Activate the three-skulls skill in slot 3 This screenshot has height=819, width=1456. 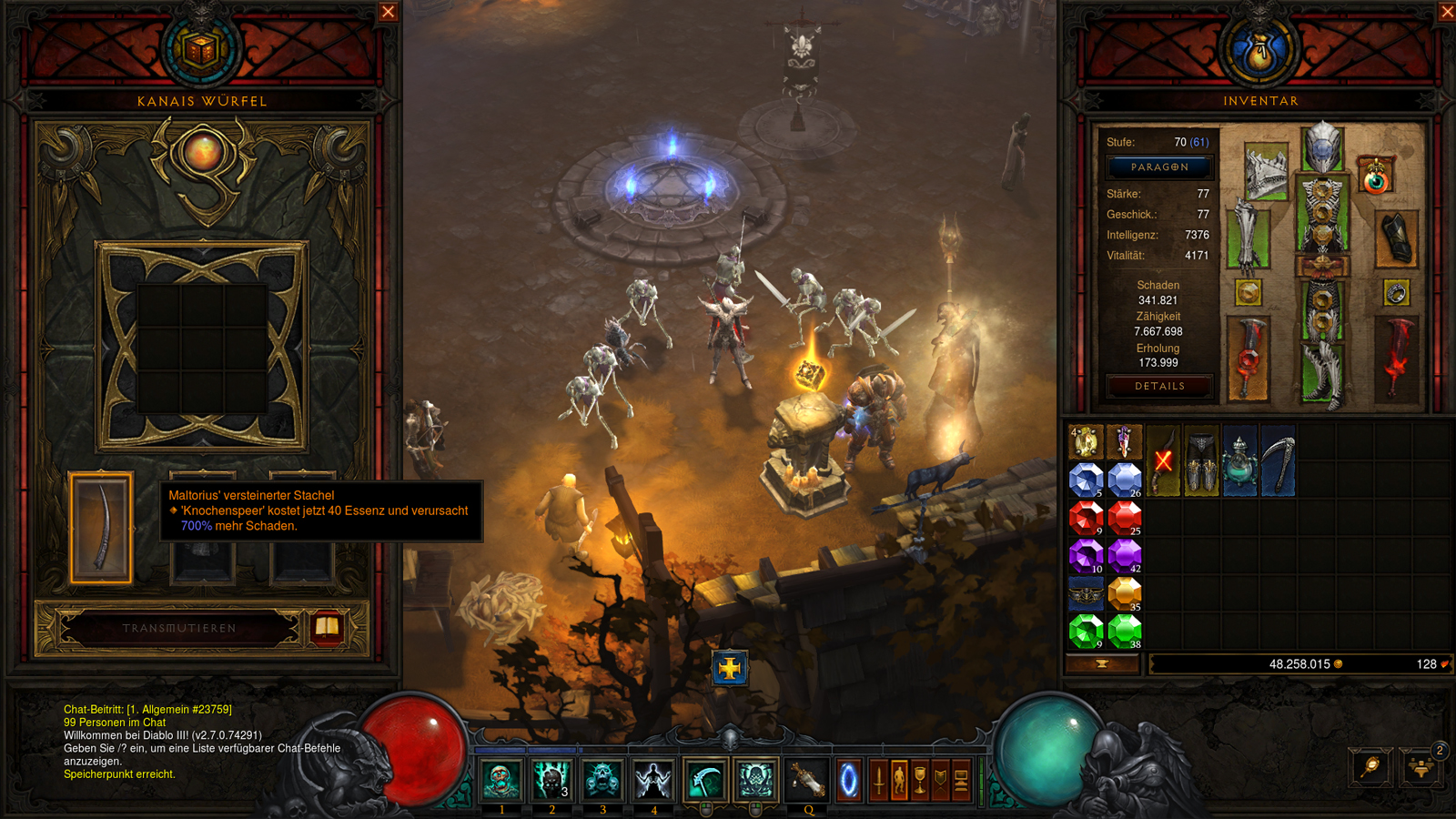(x=602, y=780)
